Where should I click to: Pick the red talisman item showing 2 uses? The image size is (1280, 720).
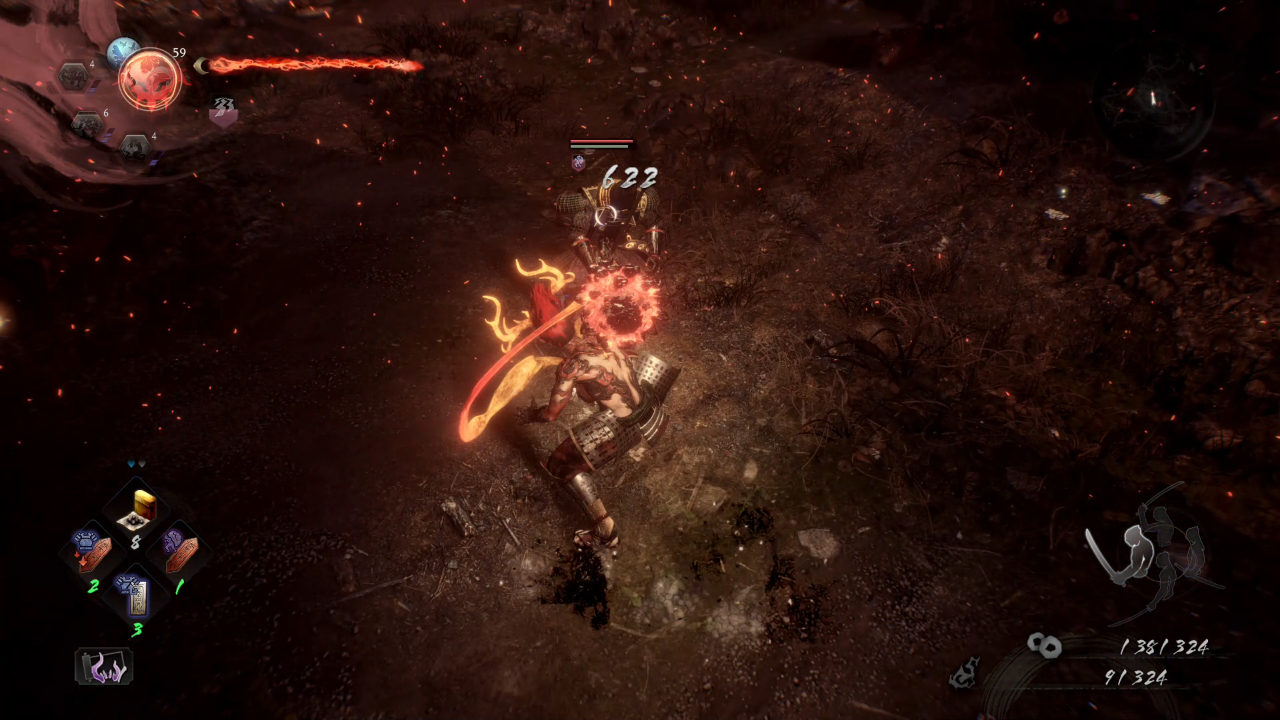pos(93,551)
